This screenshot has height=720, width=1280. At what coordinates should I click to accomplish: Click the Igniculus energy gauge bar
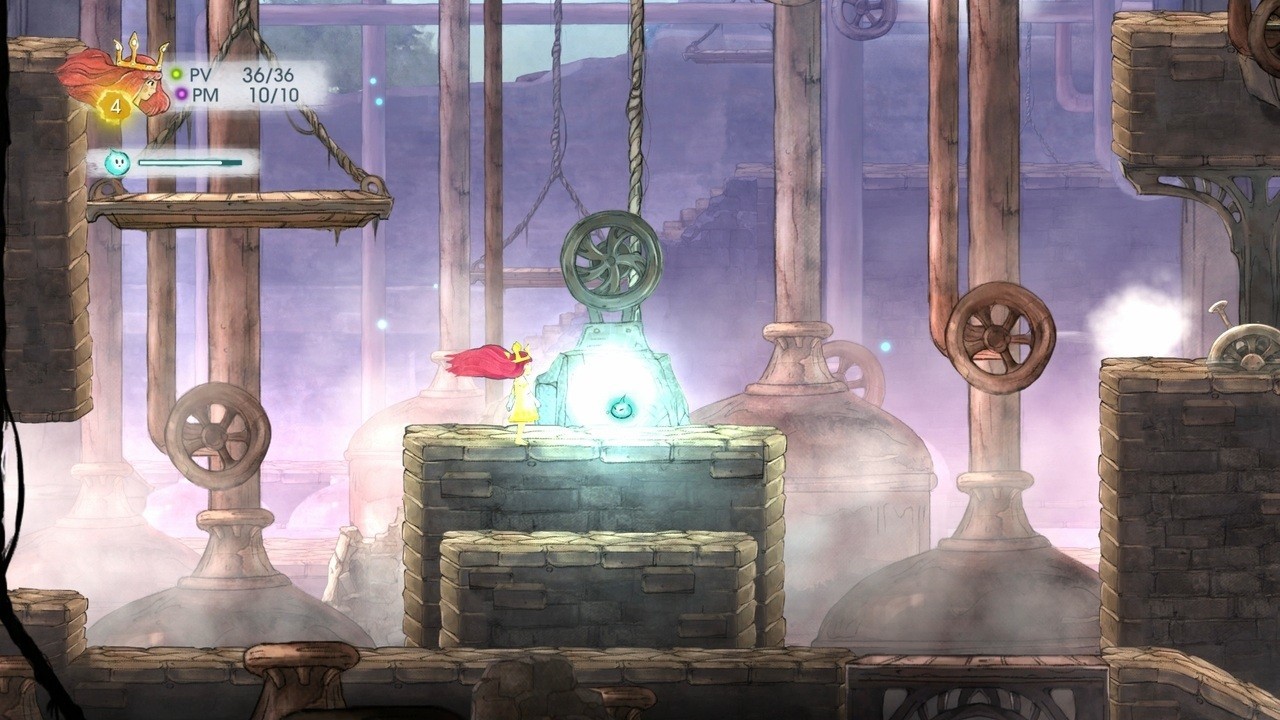pyautogui.click(x=190, y=162)
